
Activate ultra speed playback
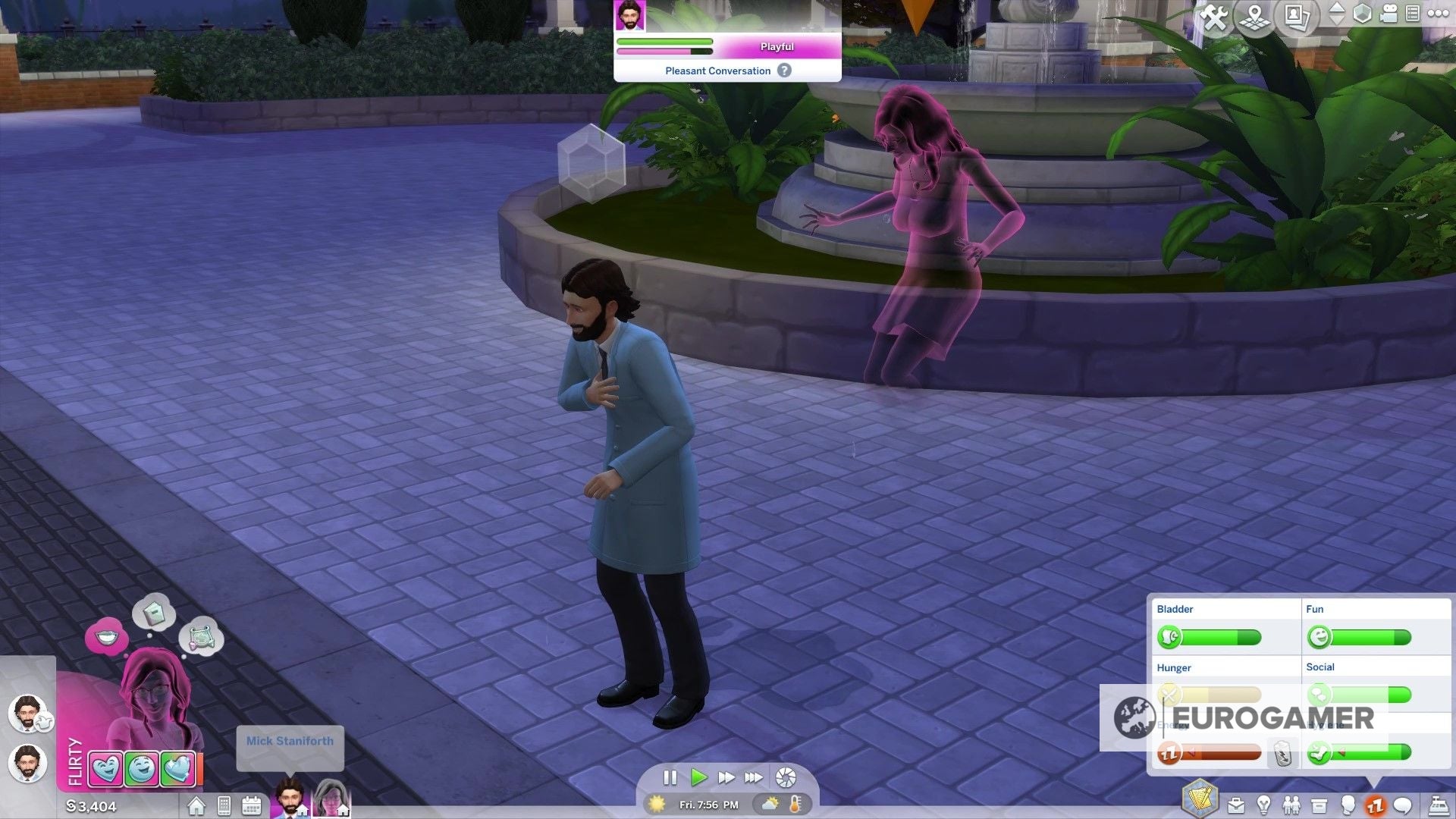click(x=755, y=777)
